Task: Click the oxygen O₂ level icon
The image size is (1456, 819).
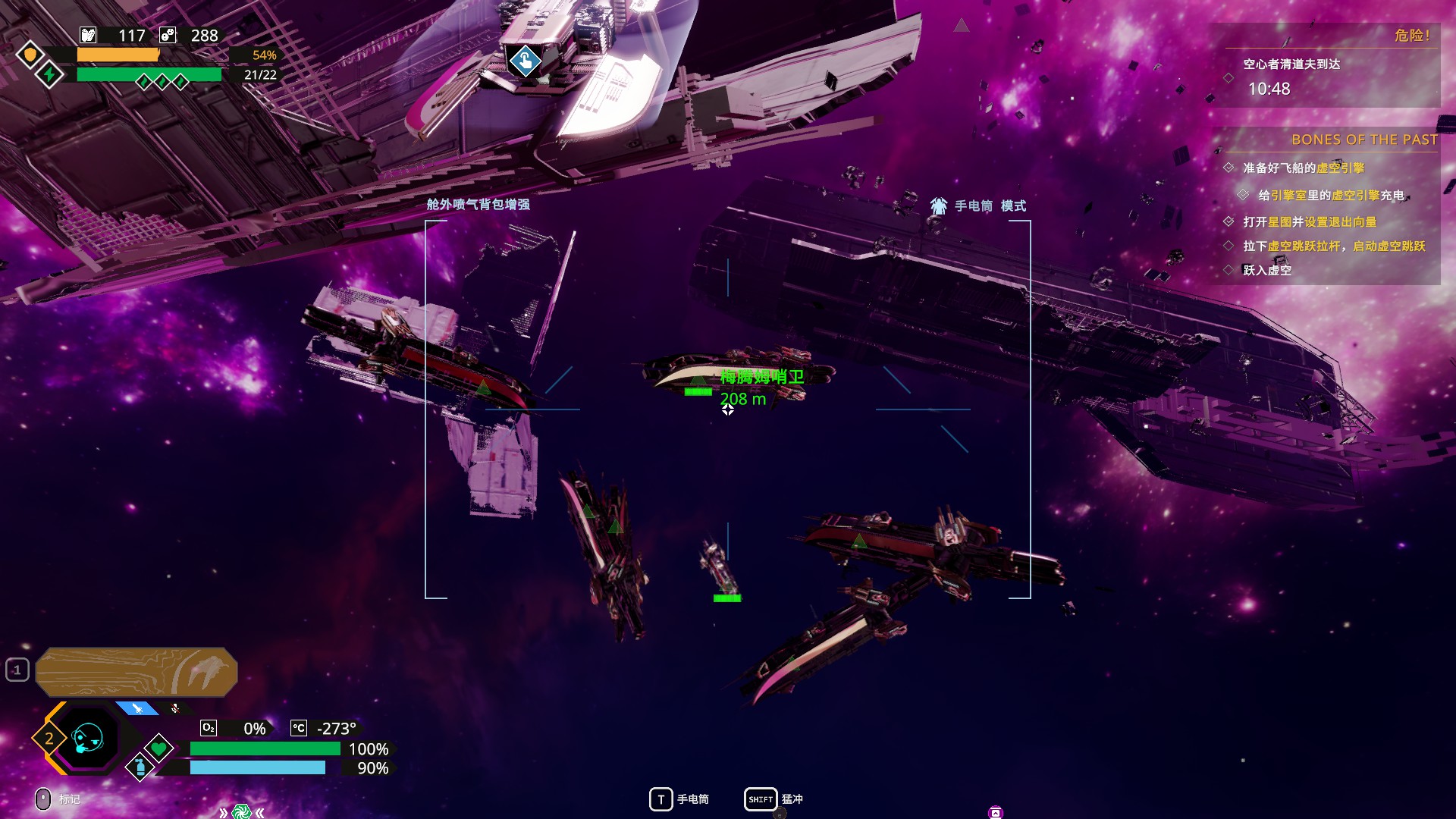Action: coord(209,728)
